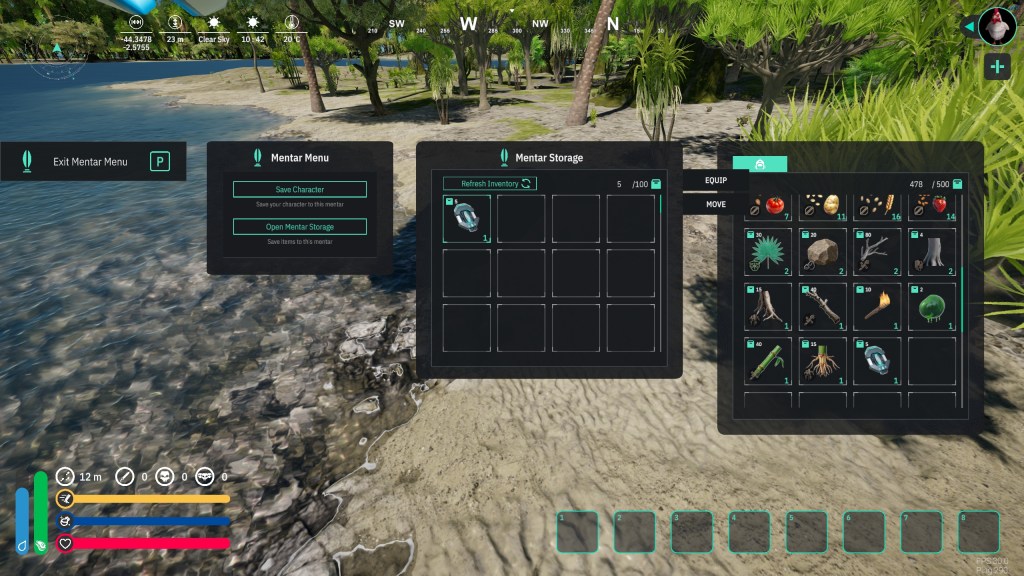Select the green slime blob slot
This screenshot has width=1024, height=576.
pos(930,306)
